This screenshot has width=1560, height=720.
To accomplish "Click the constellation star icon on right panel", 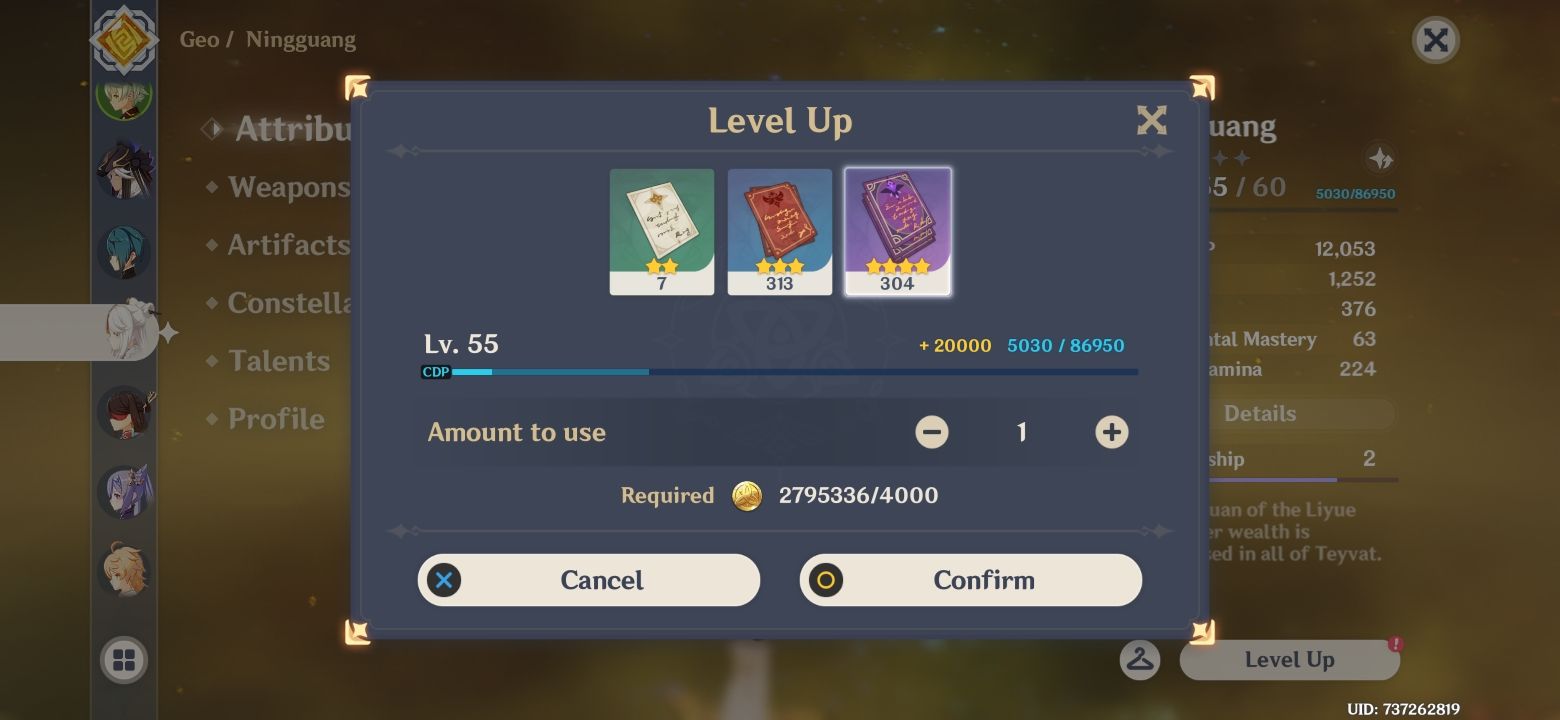I will 1380,157.
